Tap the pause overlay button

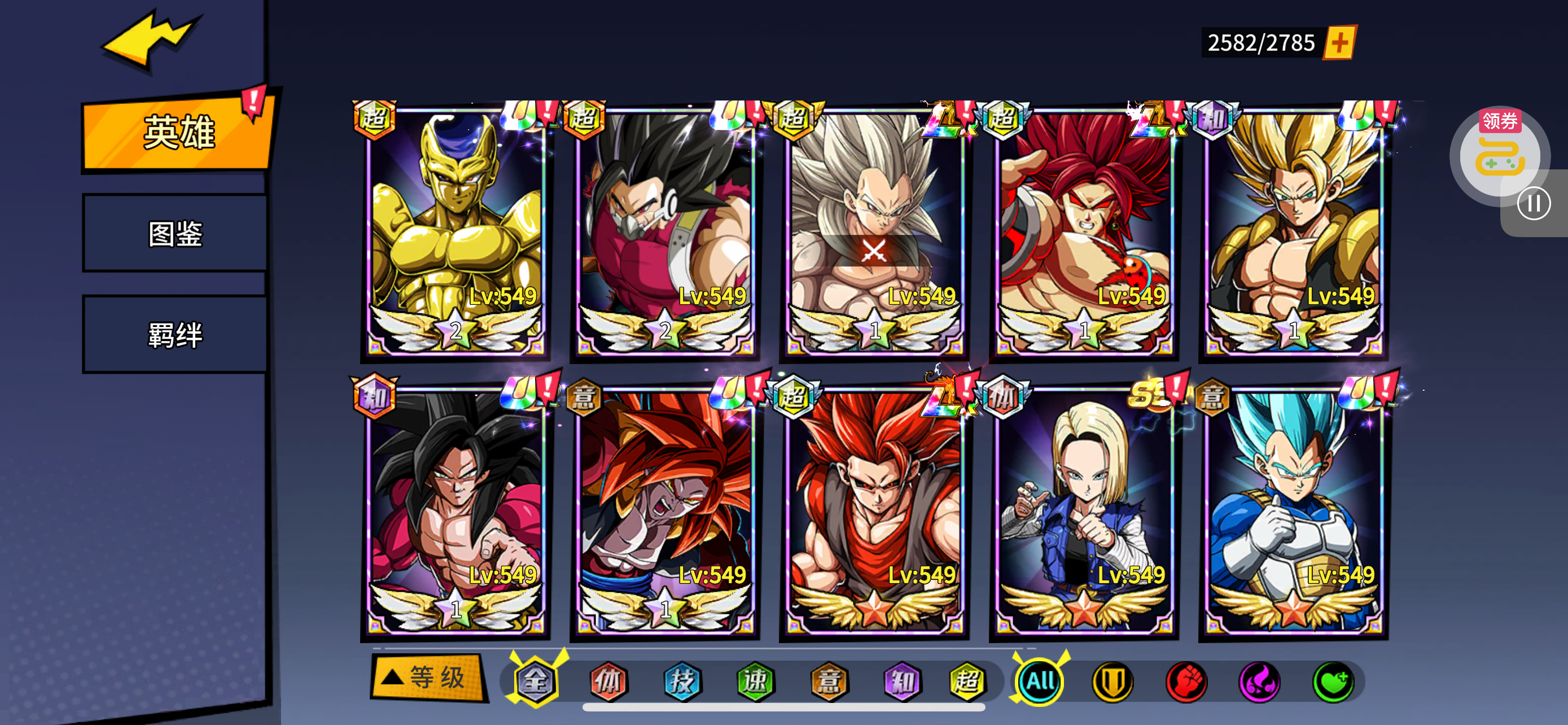(x=1534, y=203)
